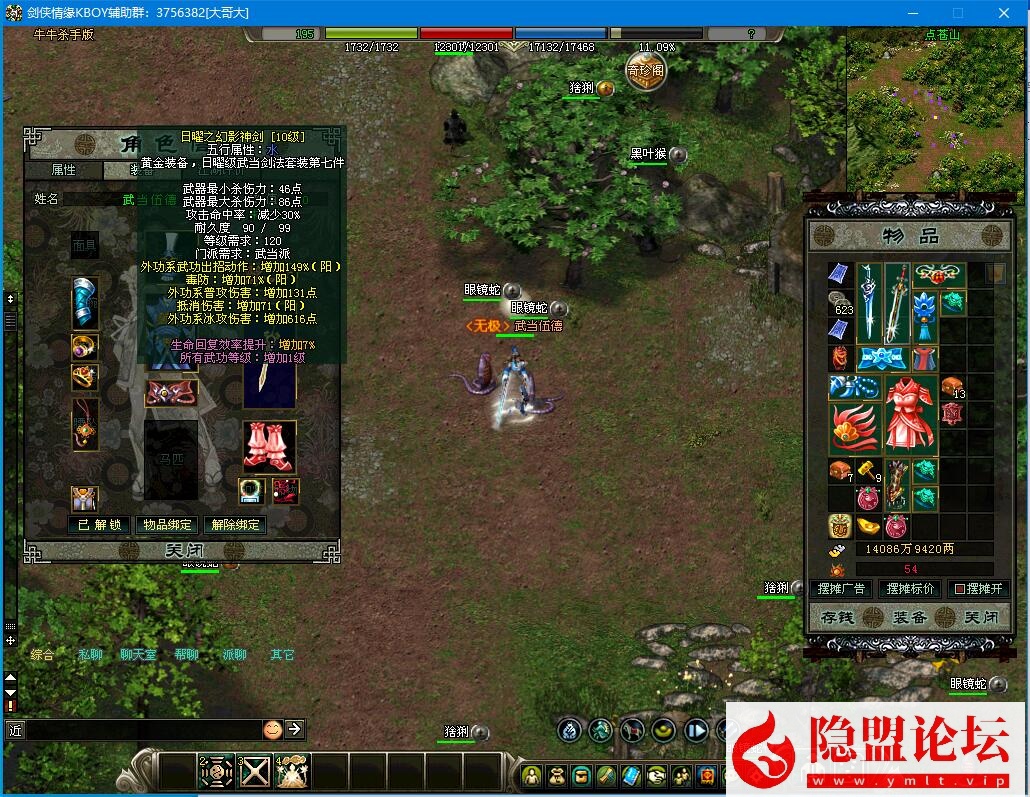1030x797 pixels.
Task: Switch to the 聊天室 chat room tab
Action: (x=138, y=655)
